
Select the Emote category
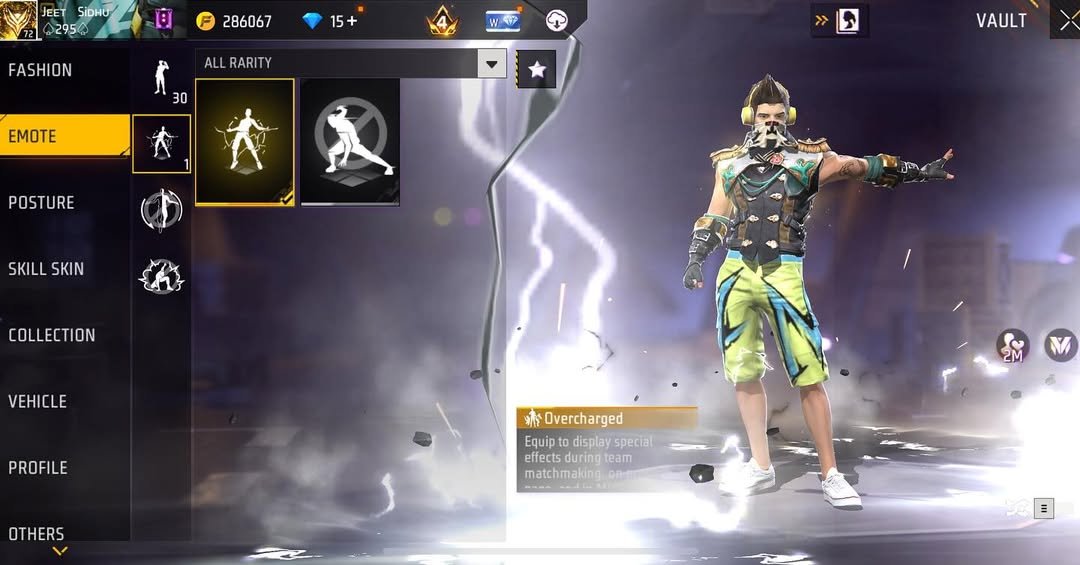[x=33, y=136]
